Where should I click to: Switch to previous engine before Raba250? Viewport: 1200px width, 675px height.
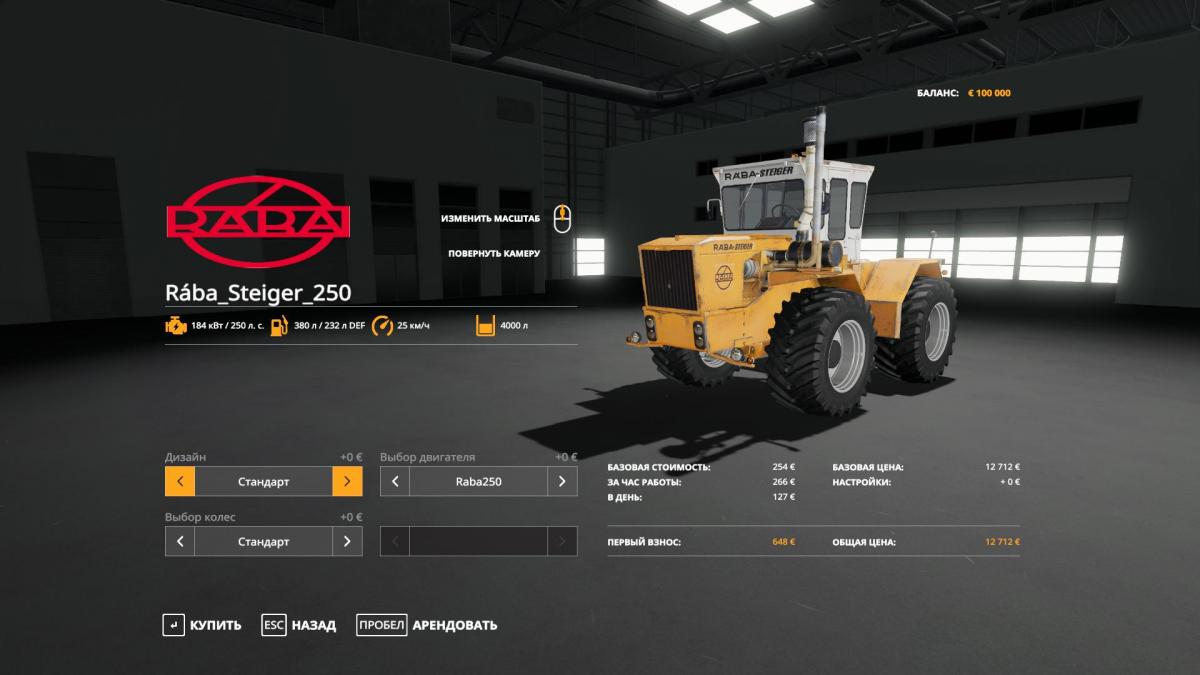(395, 481)
